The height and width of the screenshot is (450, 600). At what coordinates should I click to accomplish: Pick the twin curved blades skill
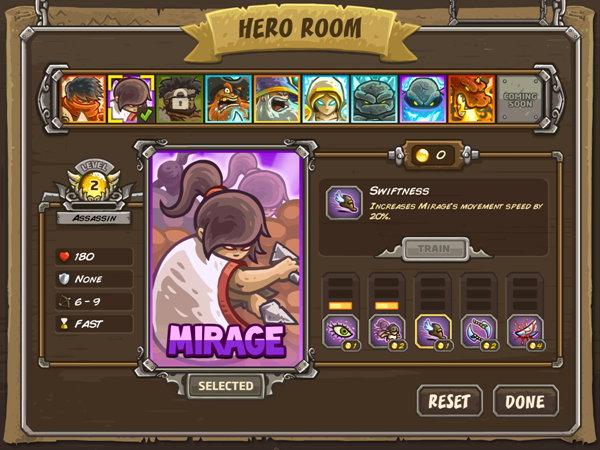(x=479, y=330)
